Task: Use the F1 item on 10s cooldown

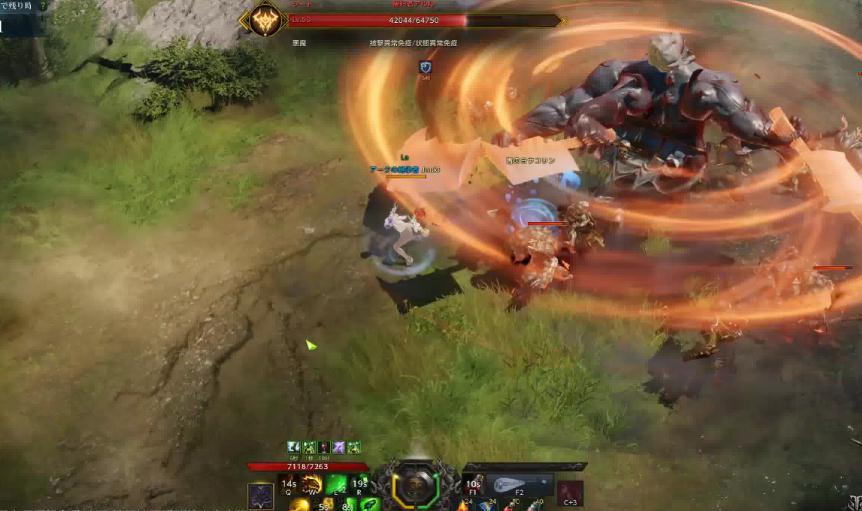Action: click(x=474, y=486)
